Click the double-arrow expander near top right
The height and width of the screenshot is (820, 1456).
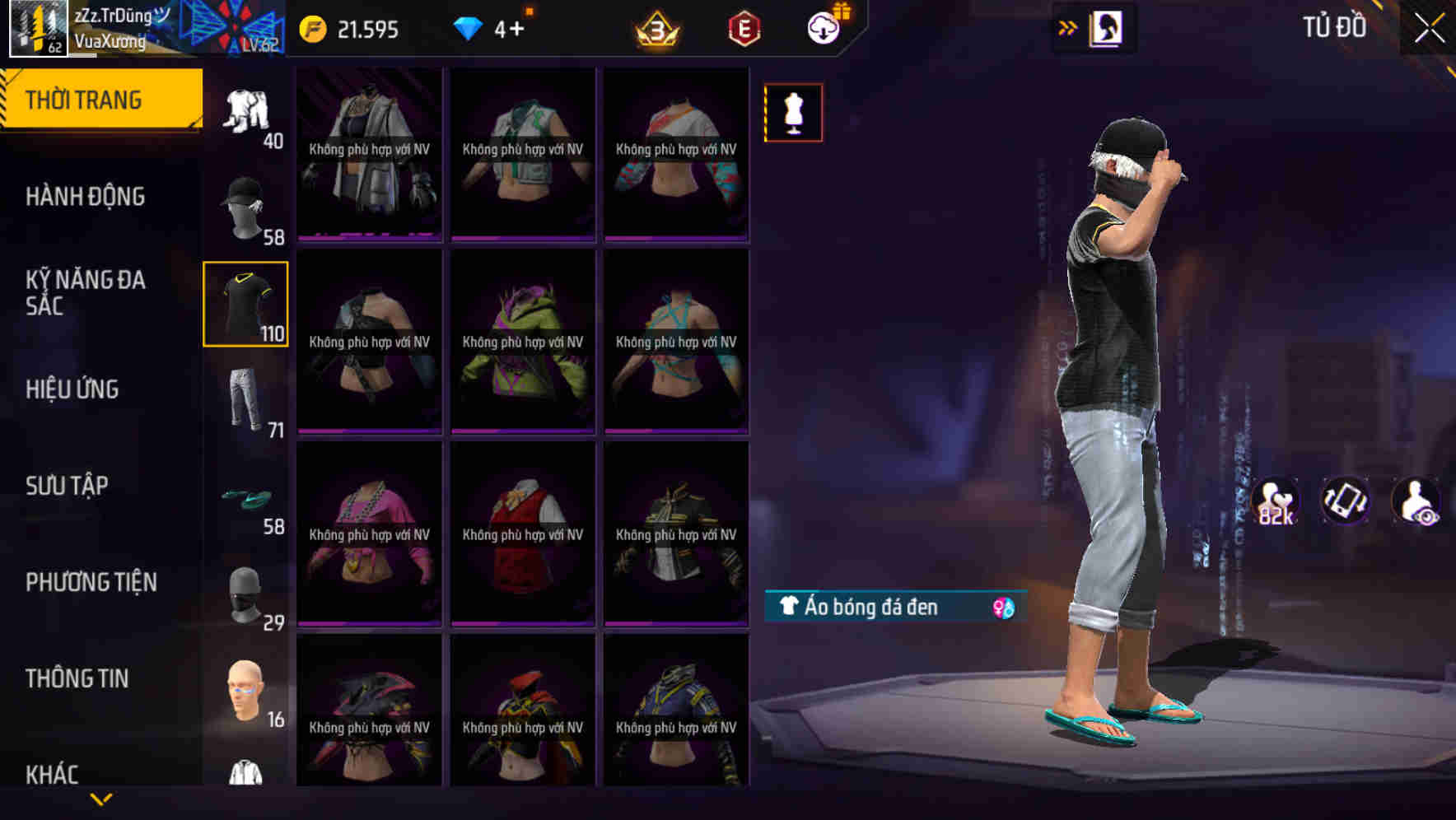[1066, 27]
